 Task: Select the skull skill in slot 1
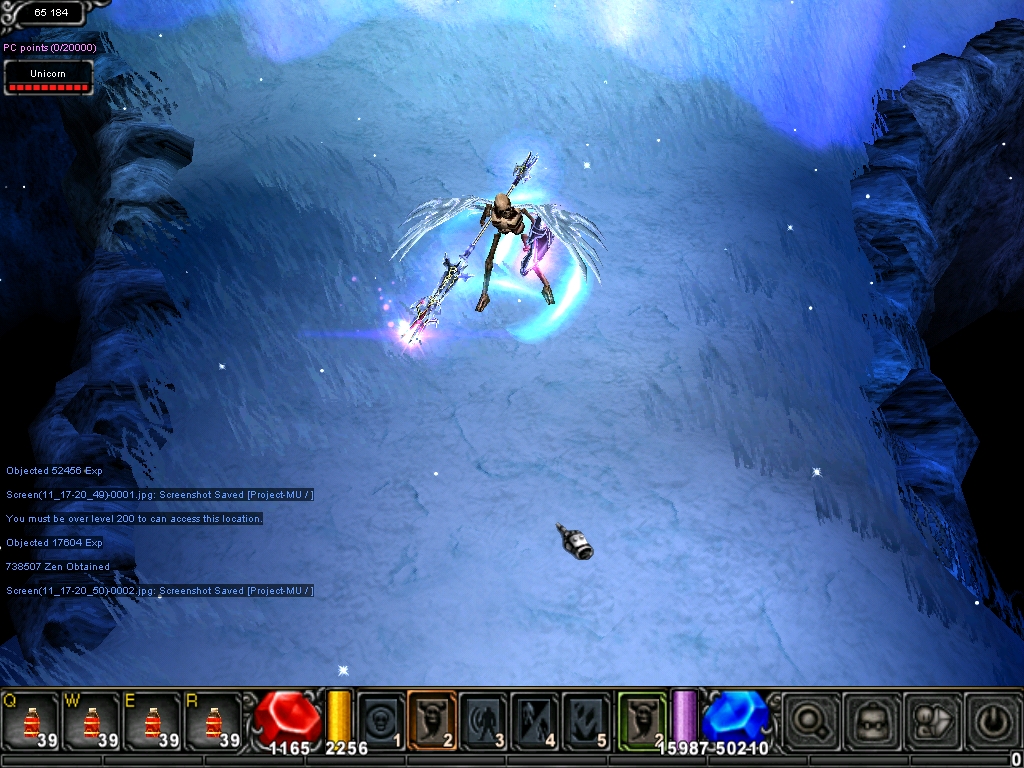tap(381, 720)
